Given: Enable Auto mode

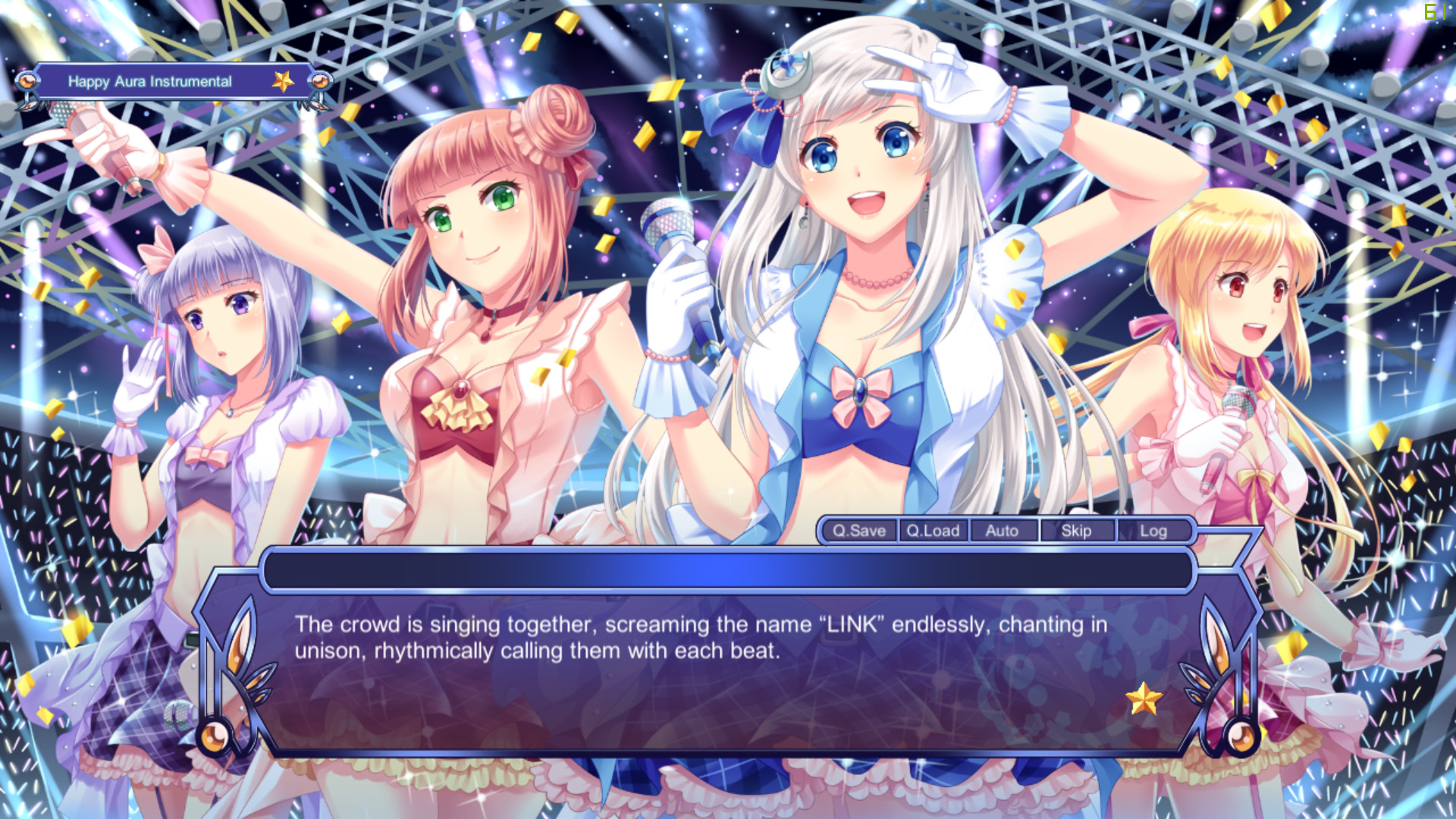Looking at the screenshot, I should click(1003, 532).
